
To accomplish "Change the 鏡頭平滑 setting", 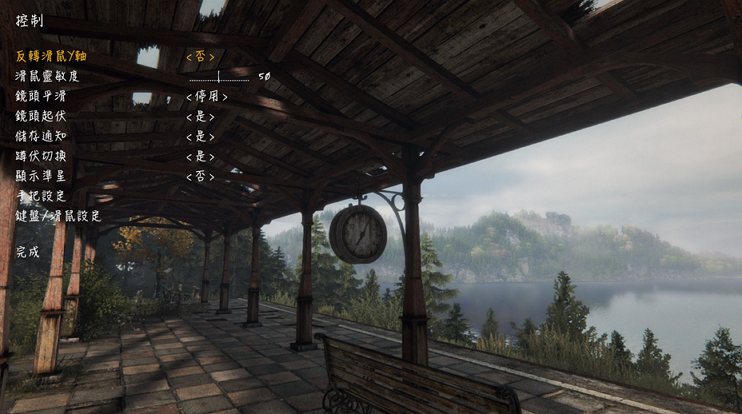I will (207, 96).
